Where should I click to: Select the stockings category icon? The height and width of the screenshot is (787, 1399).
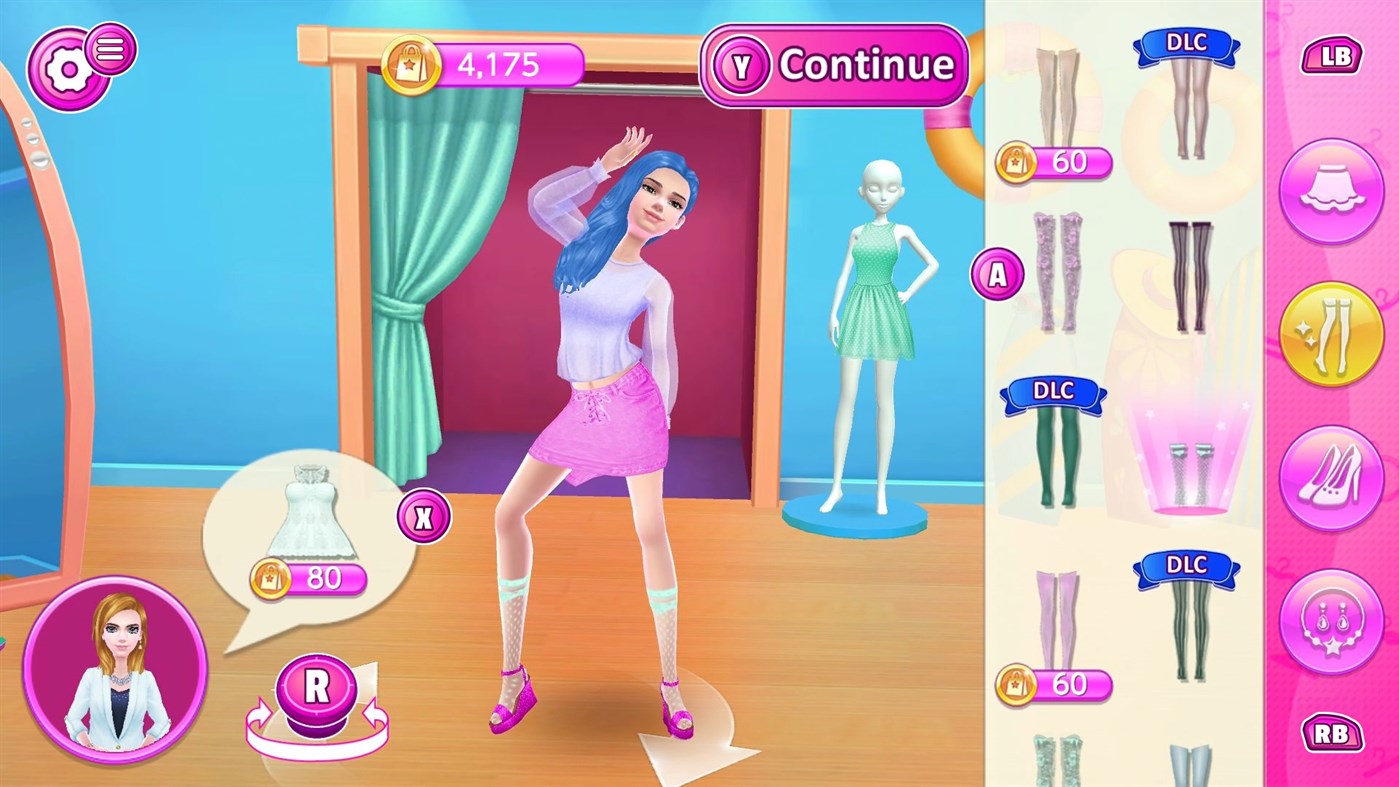(1331, 332)
